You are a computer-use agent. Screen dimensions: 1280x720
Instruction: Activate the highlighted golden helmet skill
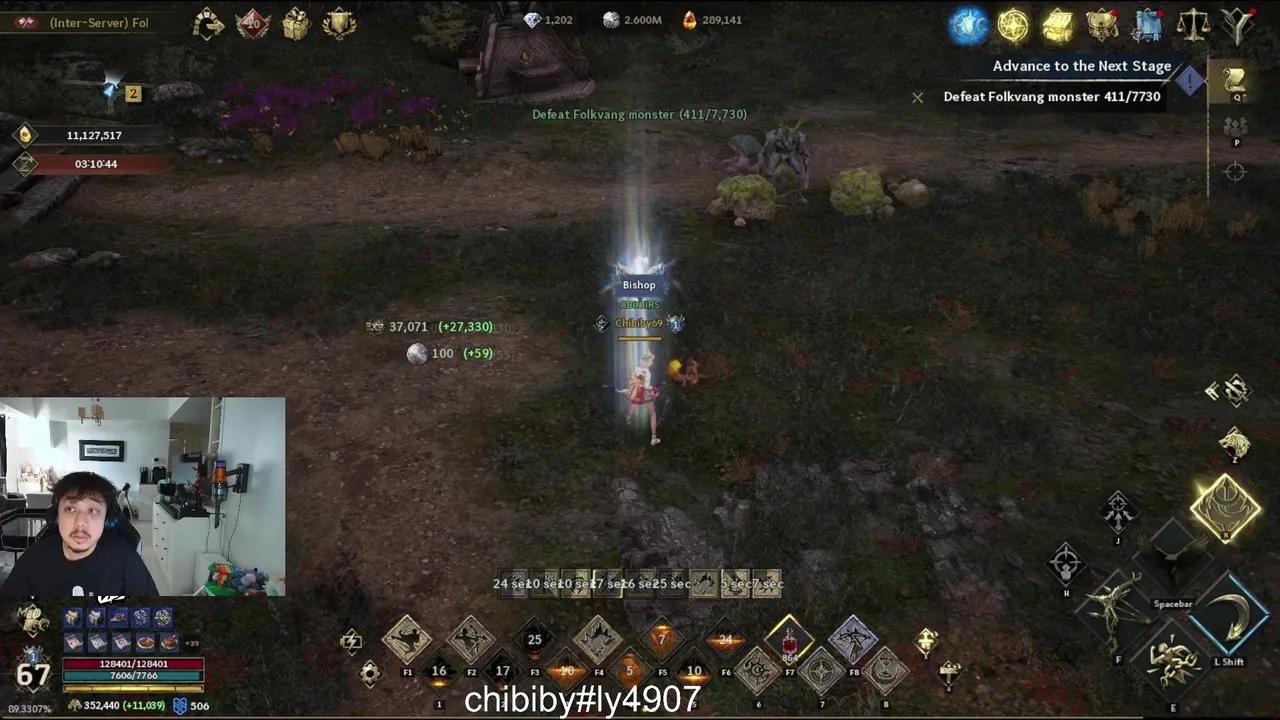click(x=1227, y=508)
